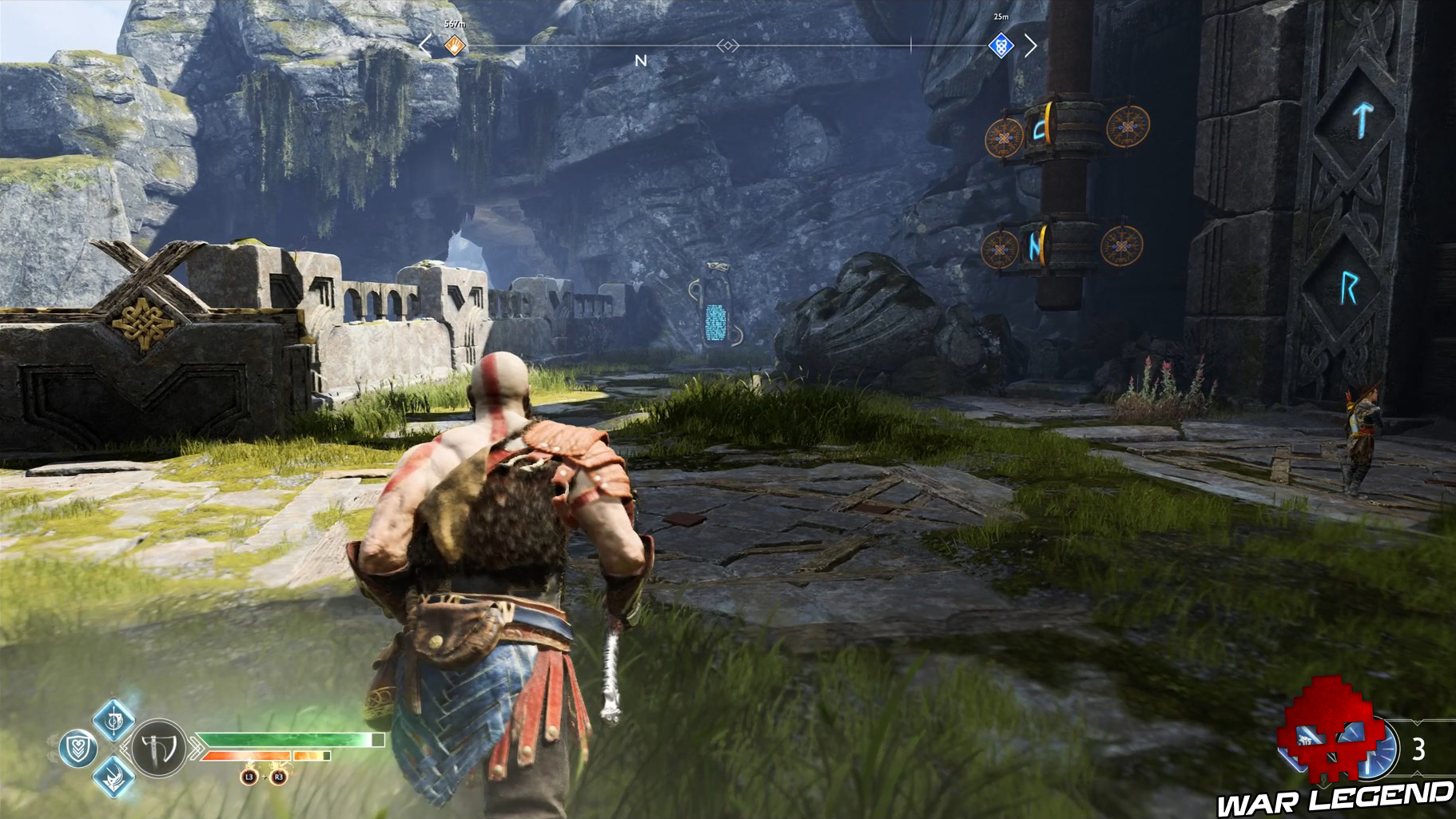
Task: Click the orange handprint quest marker on compass
Action: tap(453, 46)
